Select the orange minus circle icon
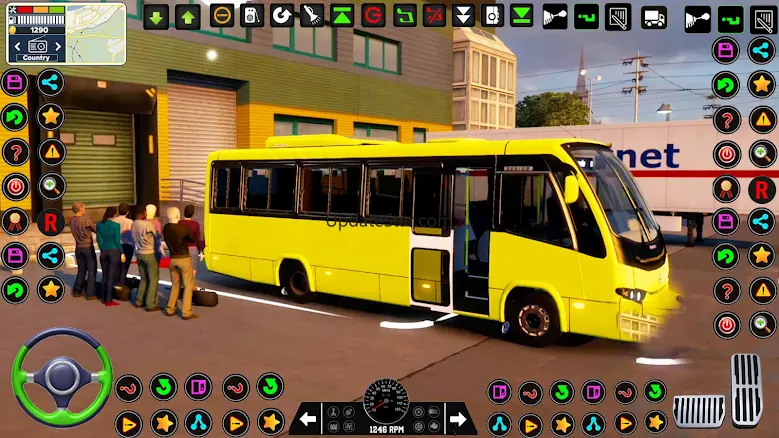The width and height of the screenshot is (779, 438). pos(222,16)
